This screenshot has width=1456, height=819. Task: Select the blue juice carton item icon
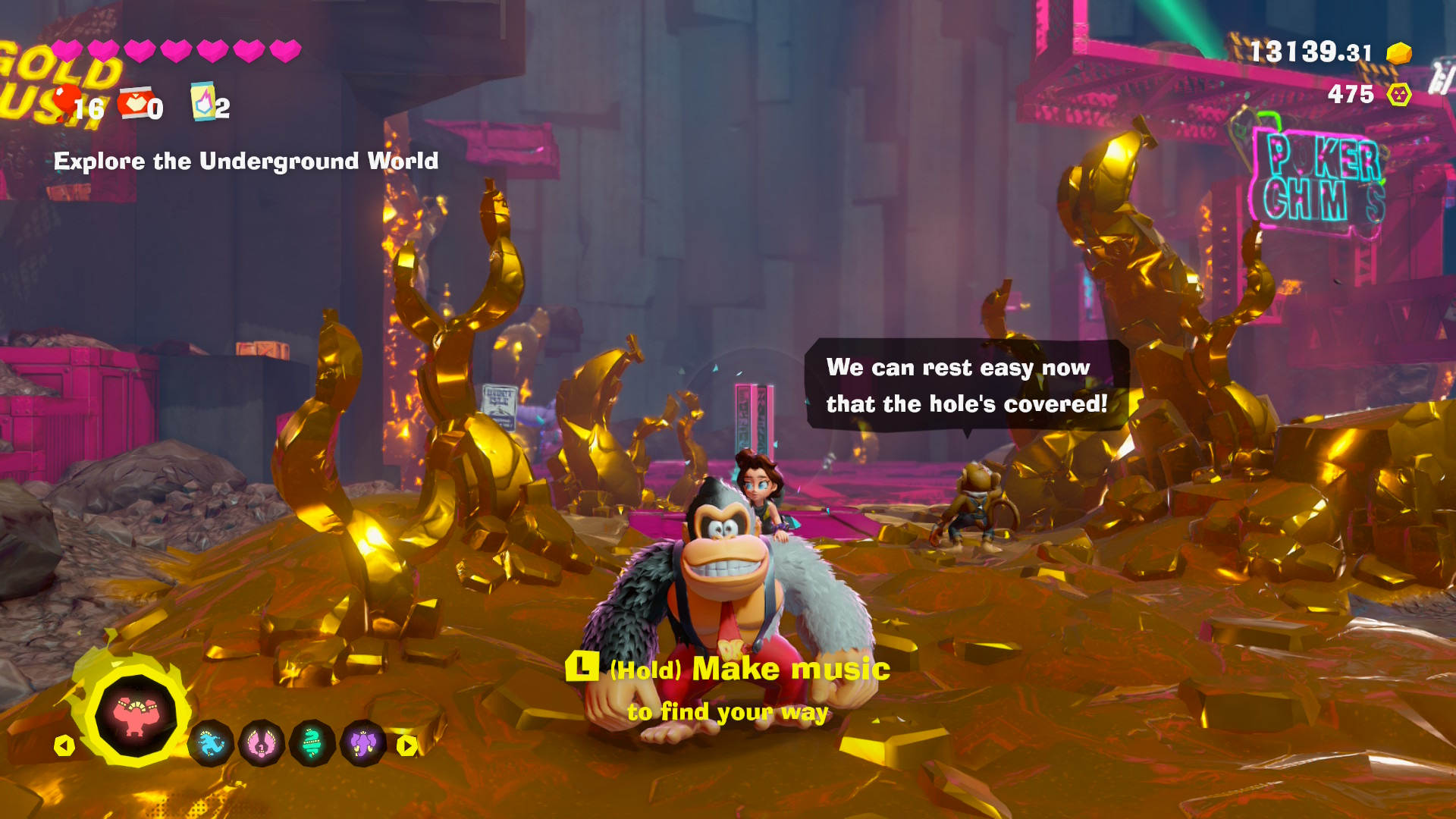point(202,102)
